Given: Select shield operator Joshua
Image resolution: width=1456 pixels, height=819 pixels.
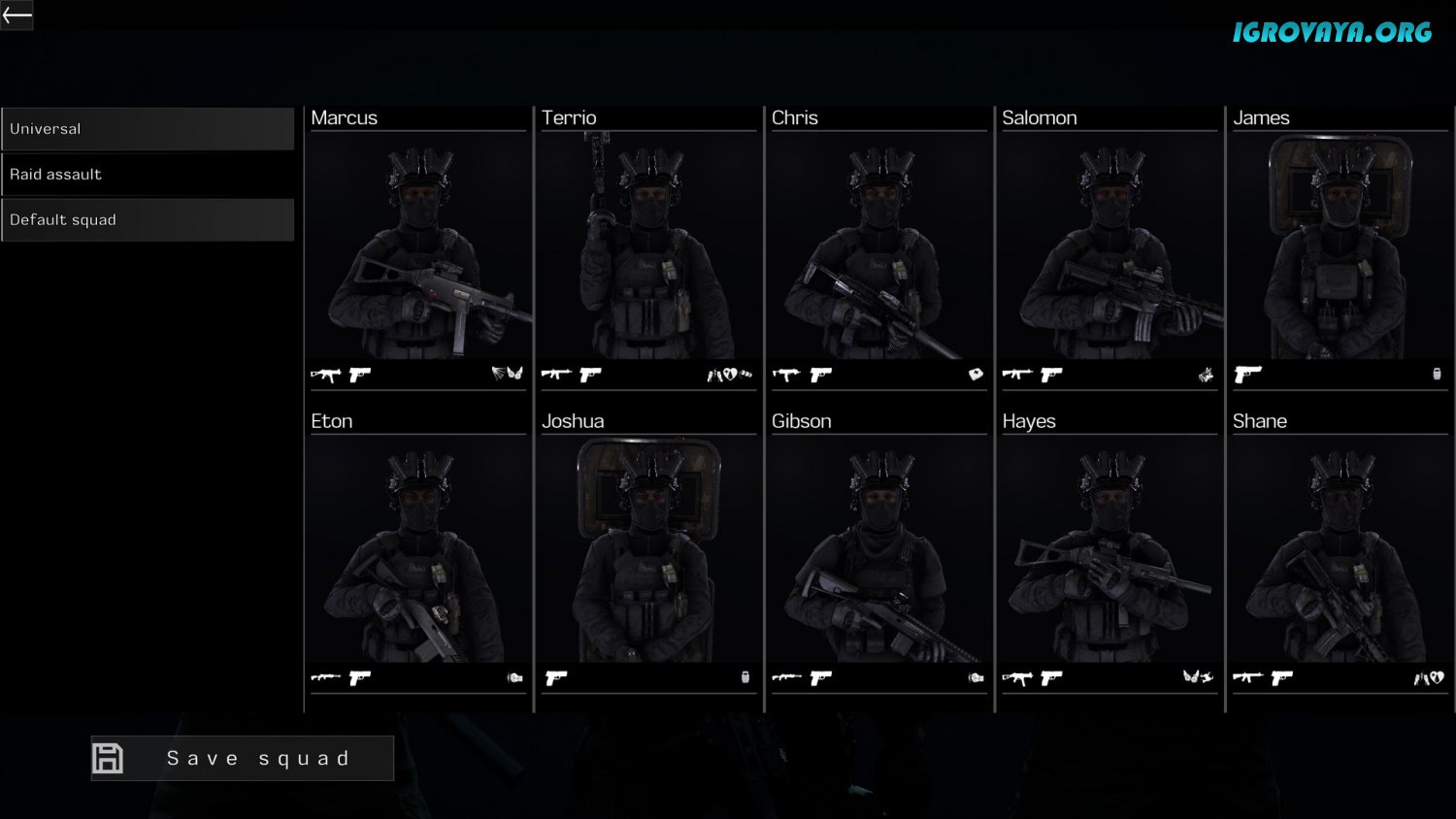Looking at the screenshot, I should coord(648,551).
